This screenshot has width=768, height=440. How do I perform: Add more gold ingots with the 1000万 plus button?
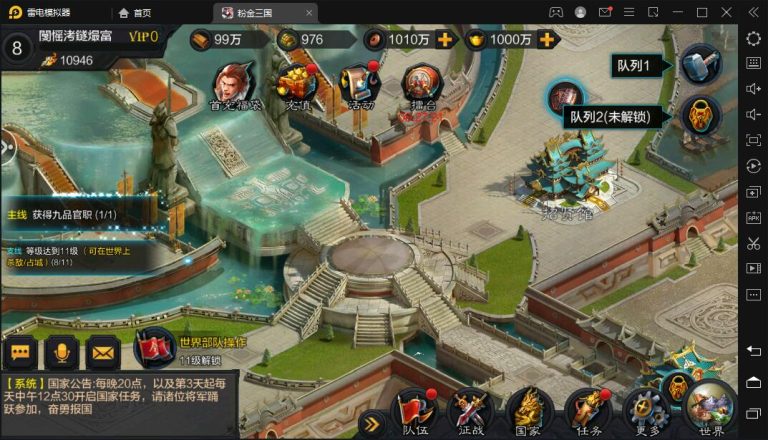pyautogui.click(x=547, y=40)
